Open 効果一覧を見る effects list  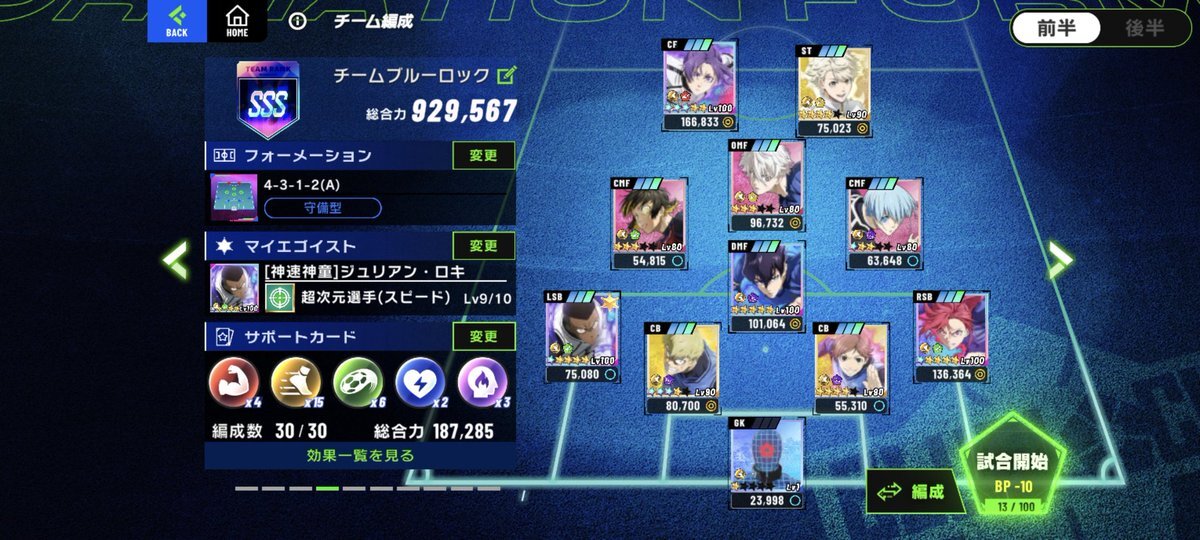coord(360,455)
